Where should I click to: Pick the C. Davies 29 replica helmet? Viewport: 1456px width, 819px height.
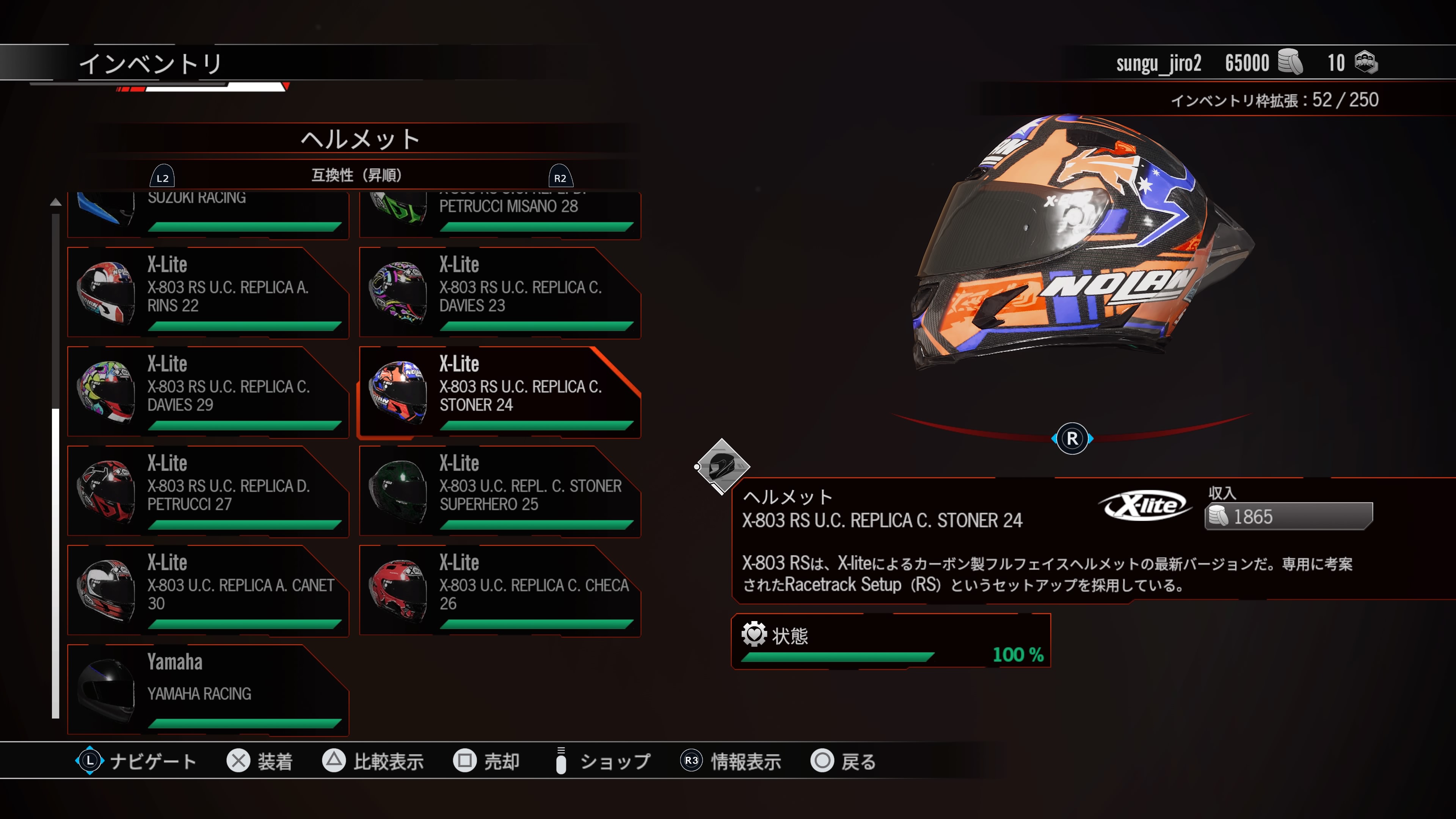pyautogui.click(x=207, y=392)
